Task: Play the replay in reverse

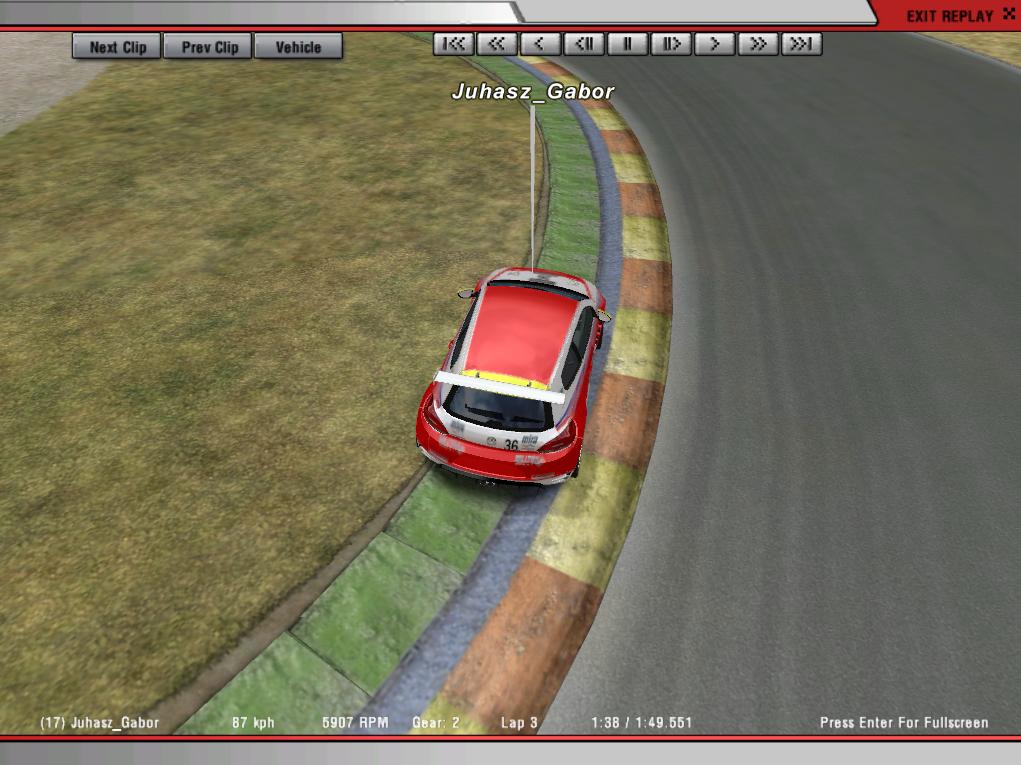Action: 540,44
